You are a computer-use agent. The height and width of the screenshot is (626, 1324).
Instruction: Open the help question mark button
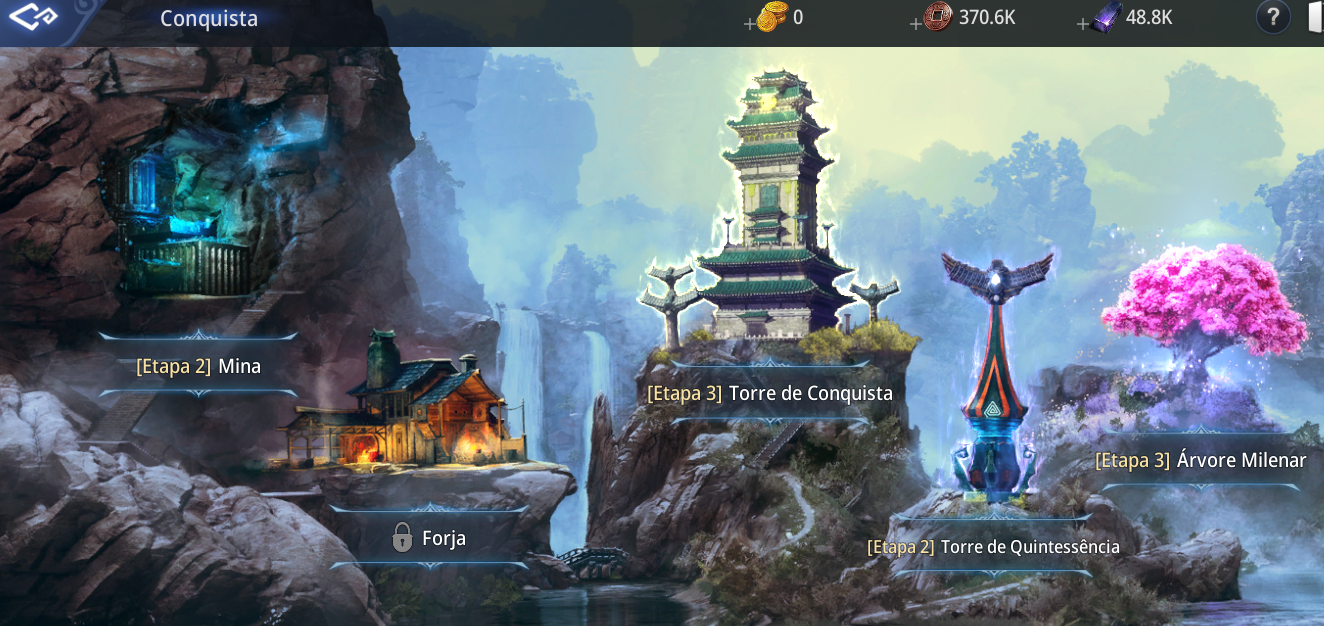(1273, 18)
